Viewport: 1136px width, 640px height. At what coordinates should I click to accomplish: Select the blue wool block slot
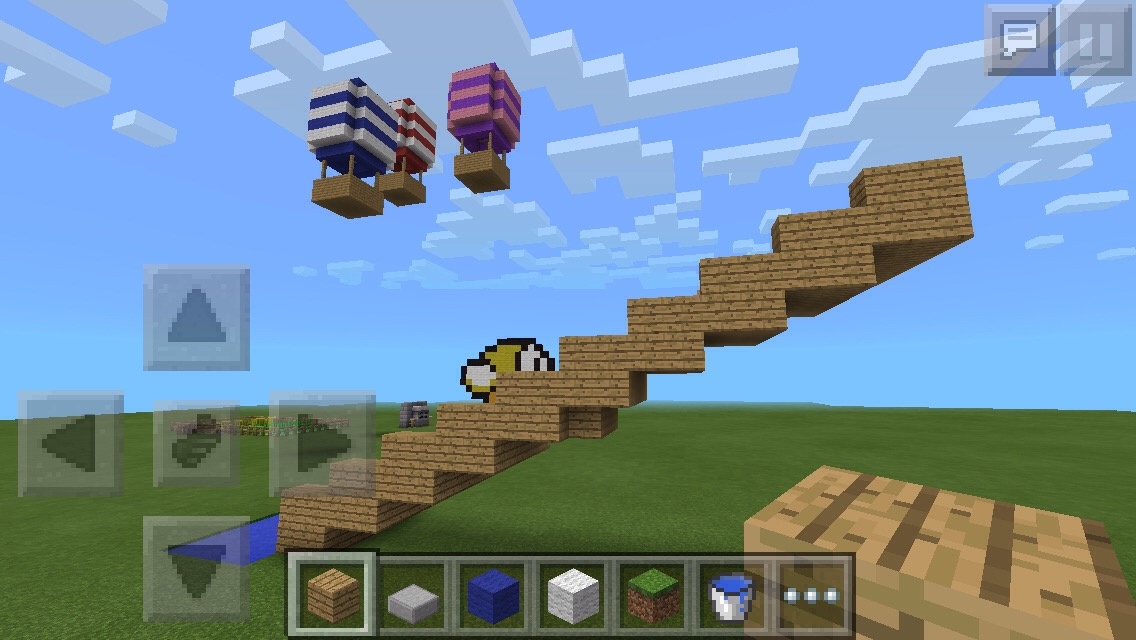point(491,596)
